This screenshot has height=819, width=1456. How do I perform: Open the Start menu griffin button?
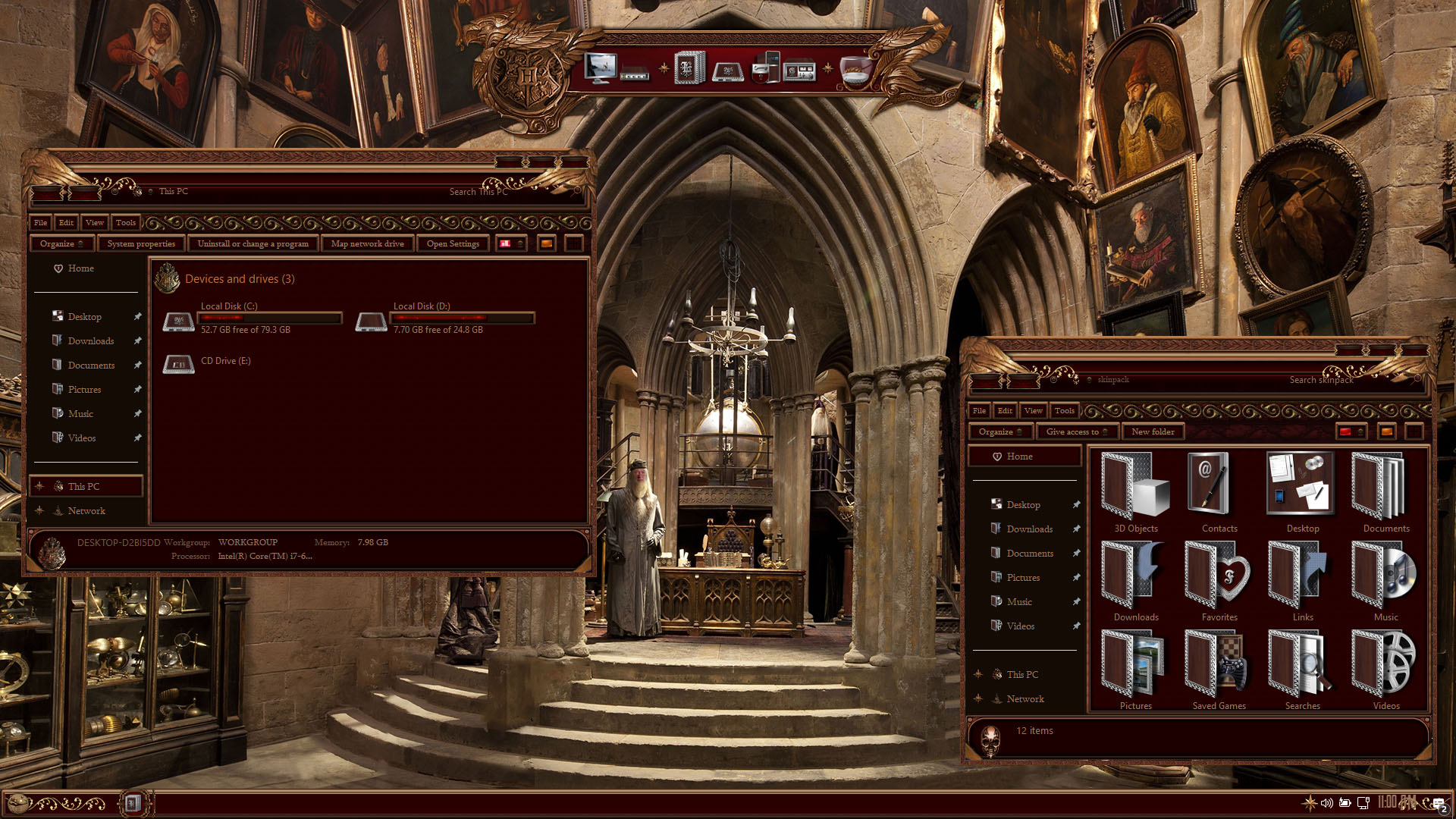(18, 802)
